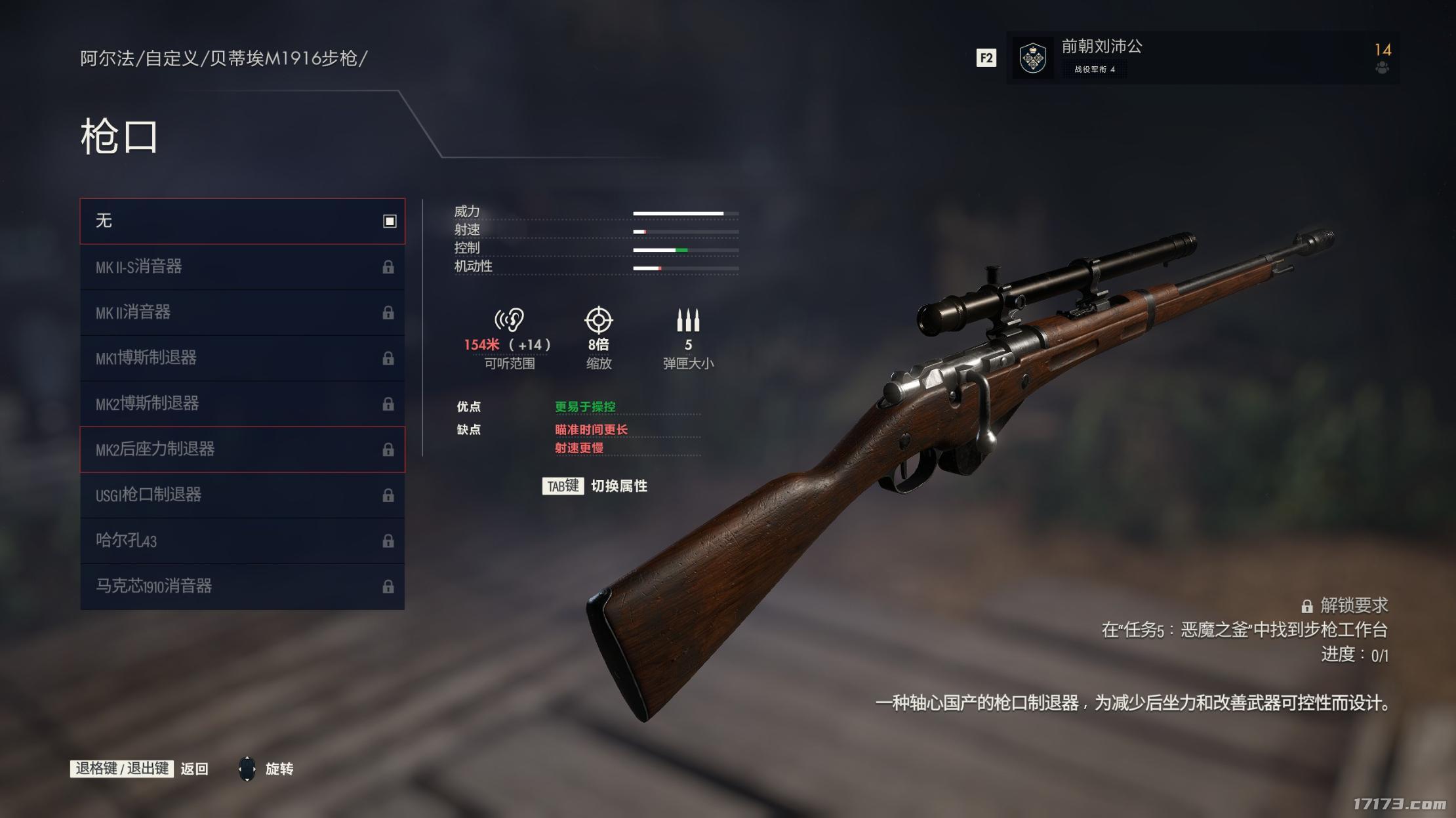Select the 无 (none) muzzle option
Viewport: 1456px width, 818px height.
click(242, 221)
